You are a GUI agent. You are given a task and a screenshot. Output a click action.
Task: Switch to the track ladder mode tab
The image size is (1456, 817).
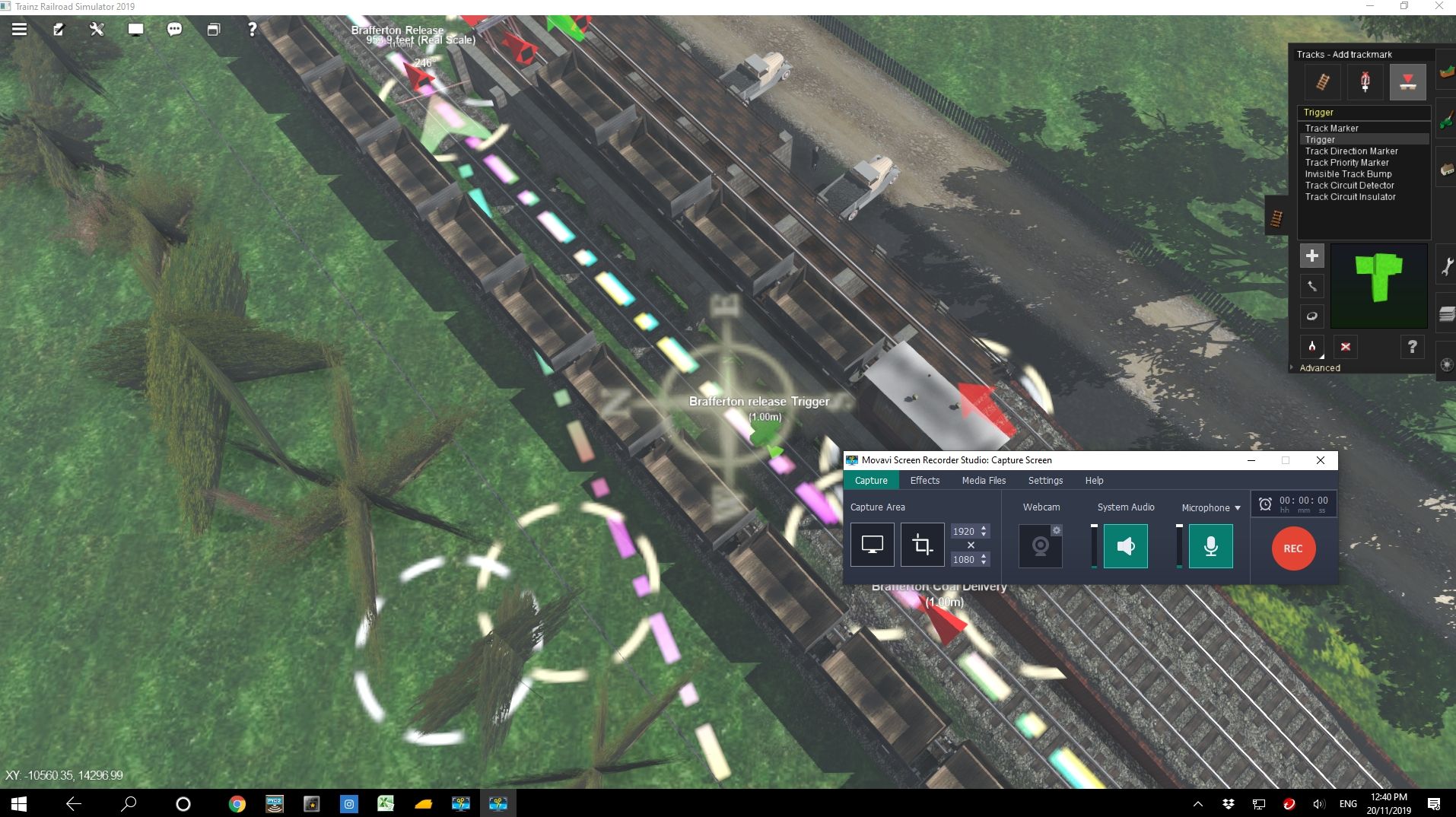[x=1323, y=82]
